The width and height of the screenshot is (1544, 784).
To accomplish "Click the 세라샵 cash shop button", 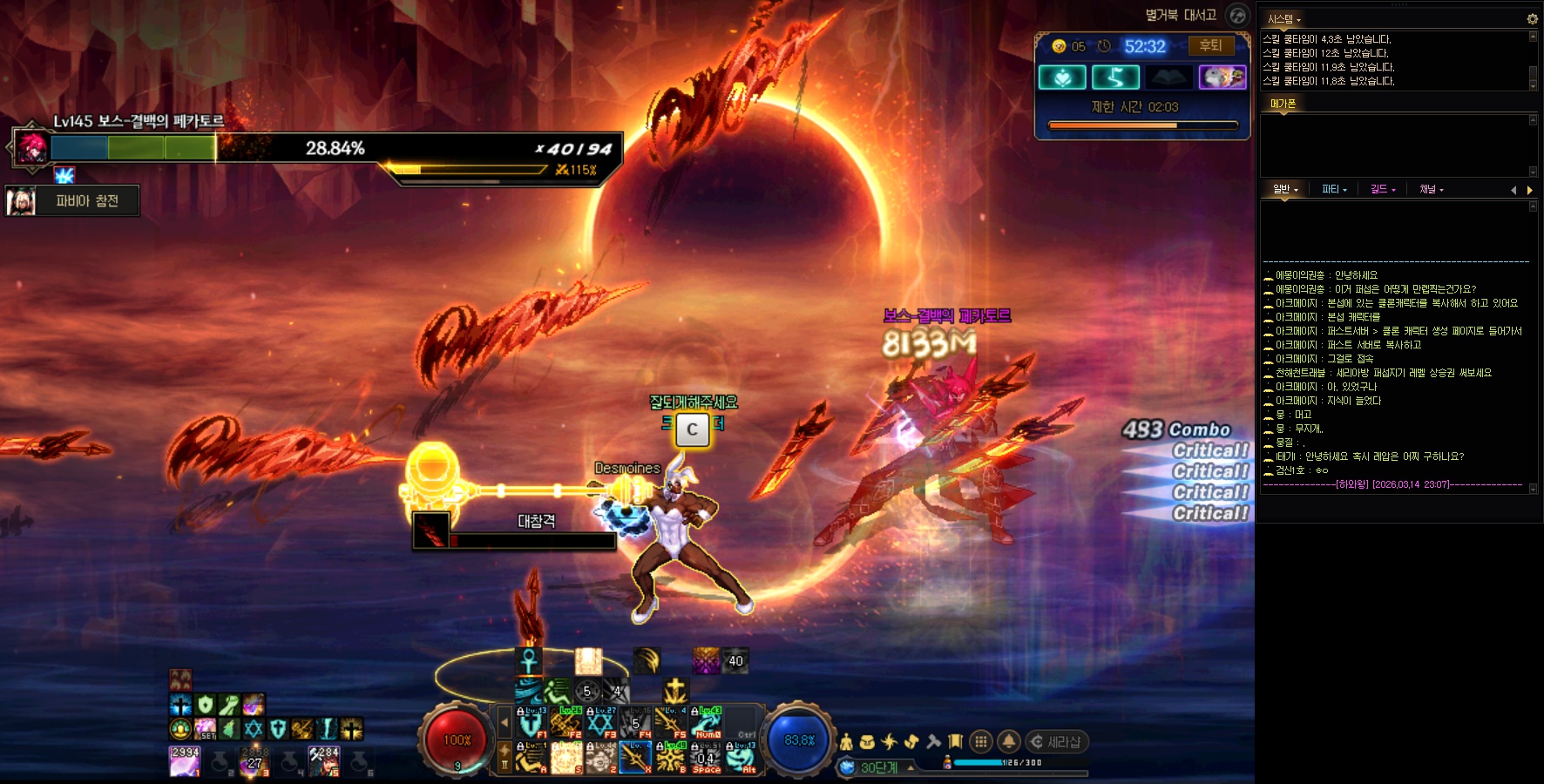I will (x=1057, y=742).
